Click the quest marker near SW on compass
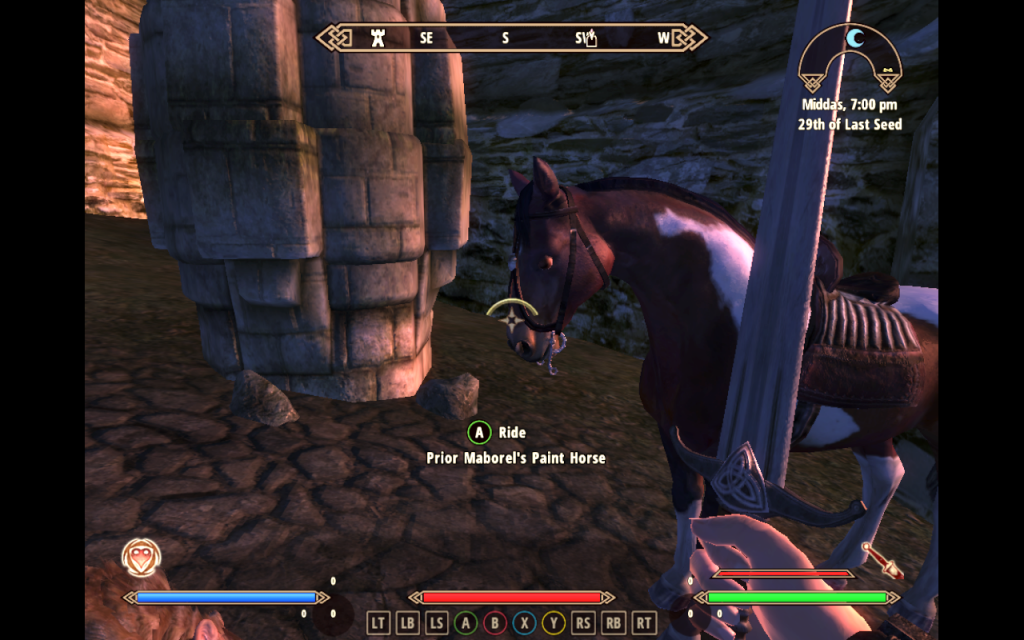Image resolution: width=1024 pixels, height=640 pixels. tap(590, 39)
